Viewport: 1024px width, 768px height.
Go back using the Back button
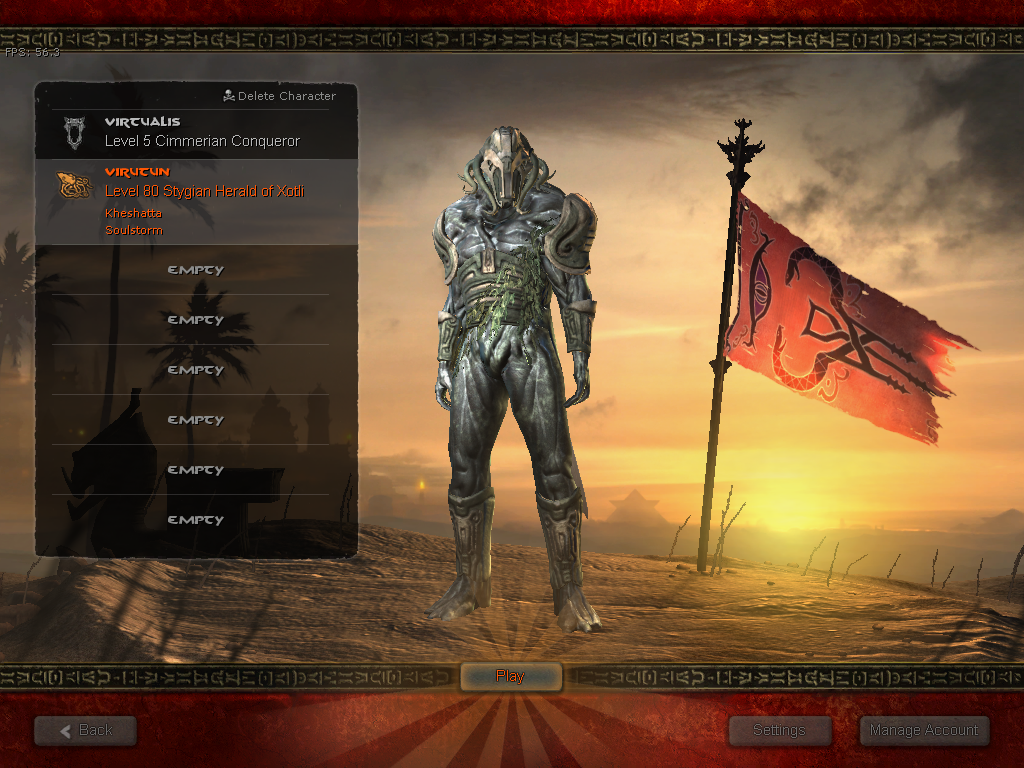pyautogui.click(x=86, y=730)
